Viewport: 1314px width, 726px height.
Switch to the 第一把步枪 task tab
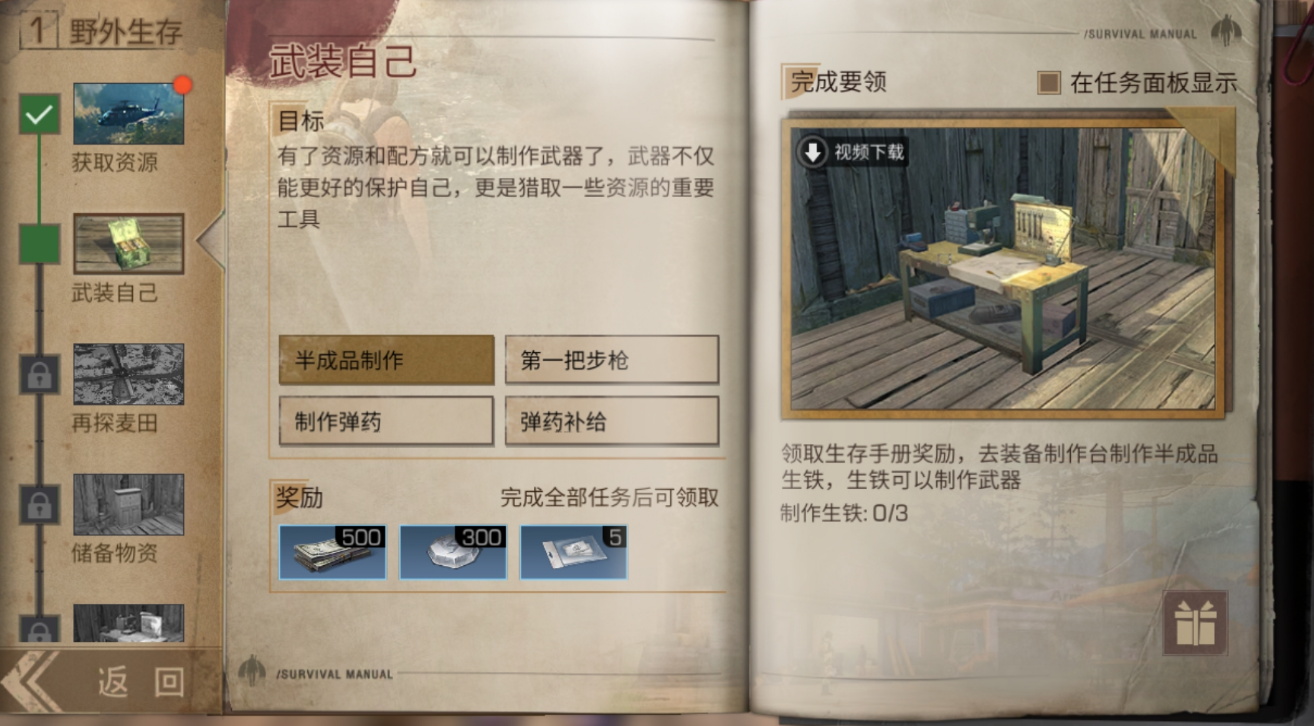(x=611, y=360)
